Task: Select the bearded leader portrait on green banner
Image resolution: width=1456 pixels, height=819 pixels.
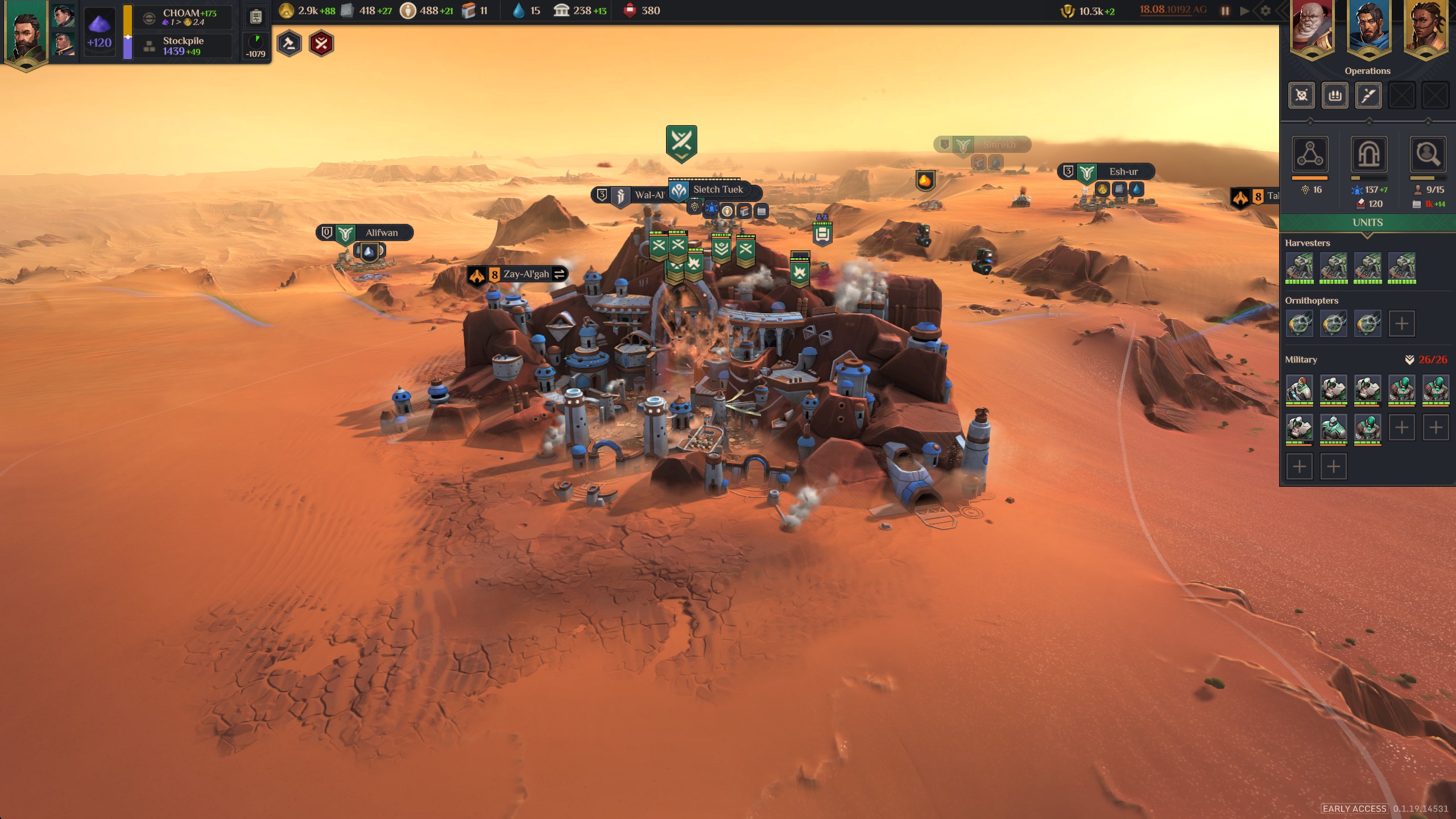Action: pos(26,34)
